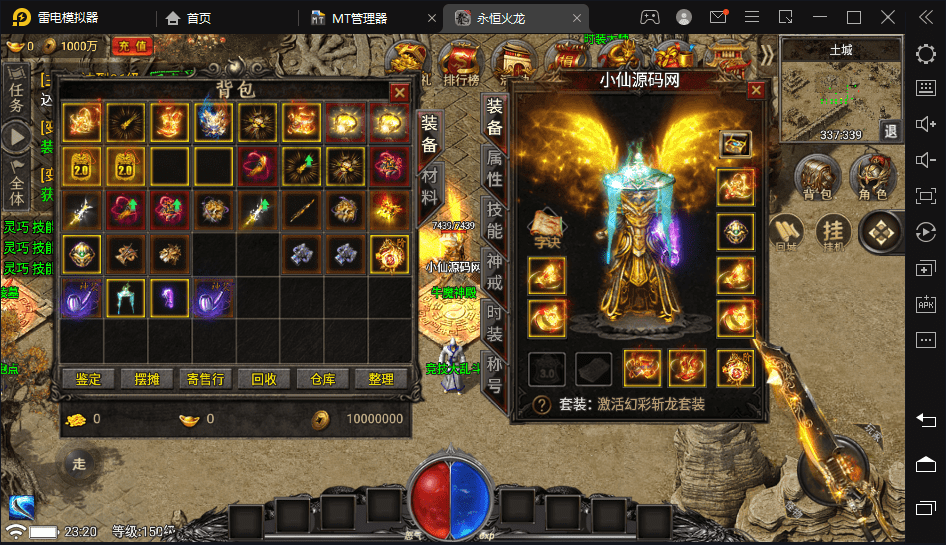Open the 摆摊 stall button
Image resolution: width=946 pixels, height=545 pixels.
tap(147, 379)
